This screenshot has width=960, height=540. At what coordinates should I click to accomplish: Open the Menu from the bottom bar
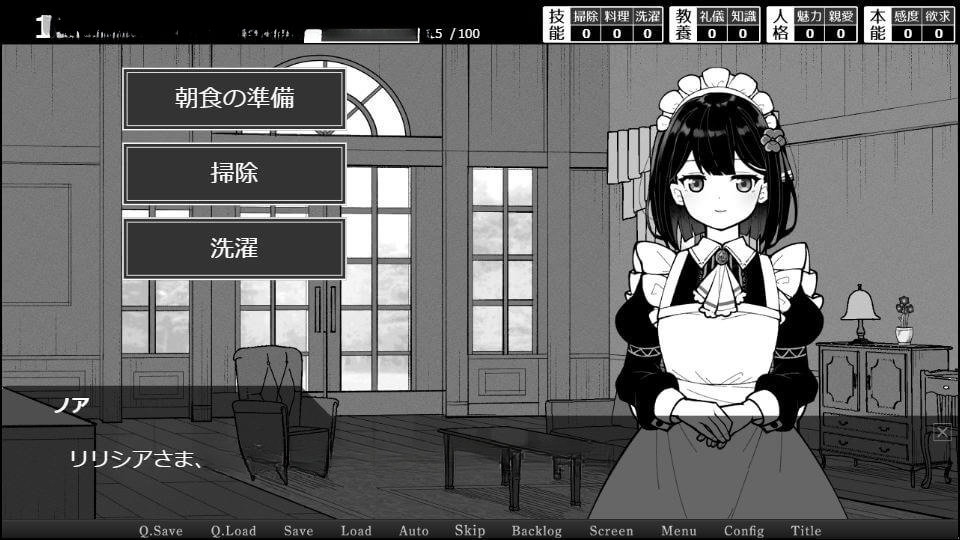tap(678, 531)
